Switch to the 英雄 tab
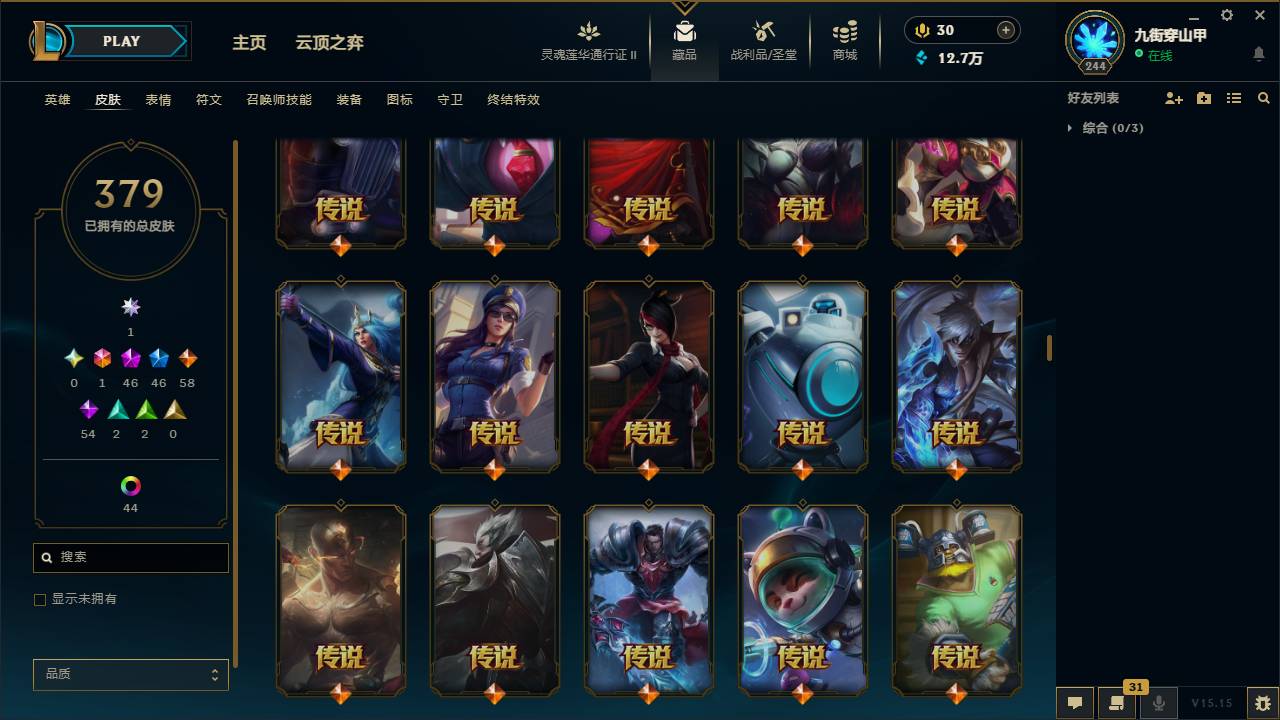The height and width of the screenshot is (720, 1280). click(x=56, y=99)
